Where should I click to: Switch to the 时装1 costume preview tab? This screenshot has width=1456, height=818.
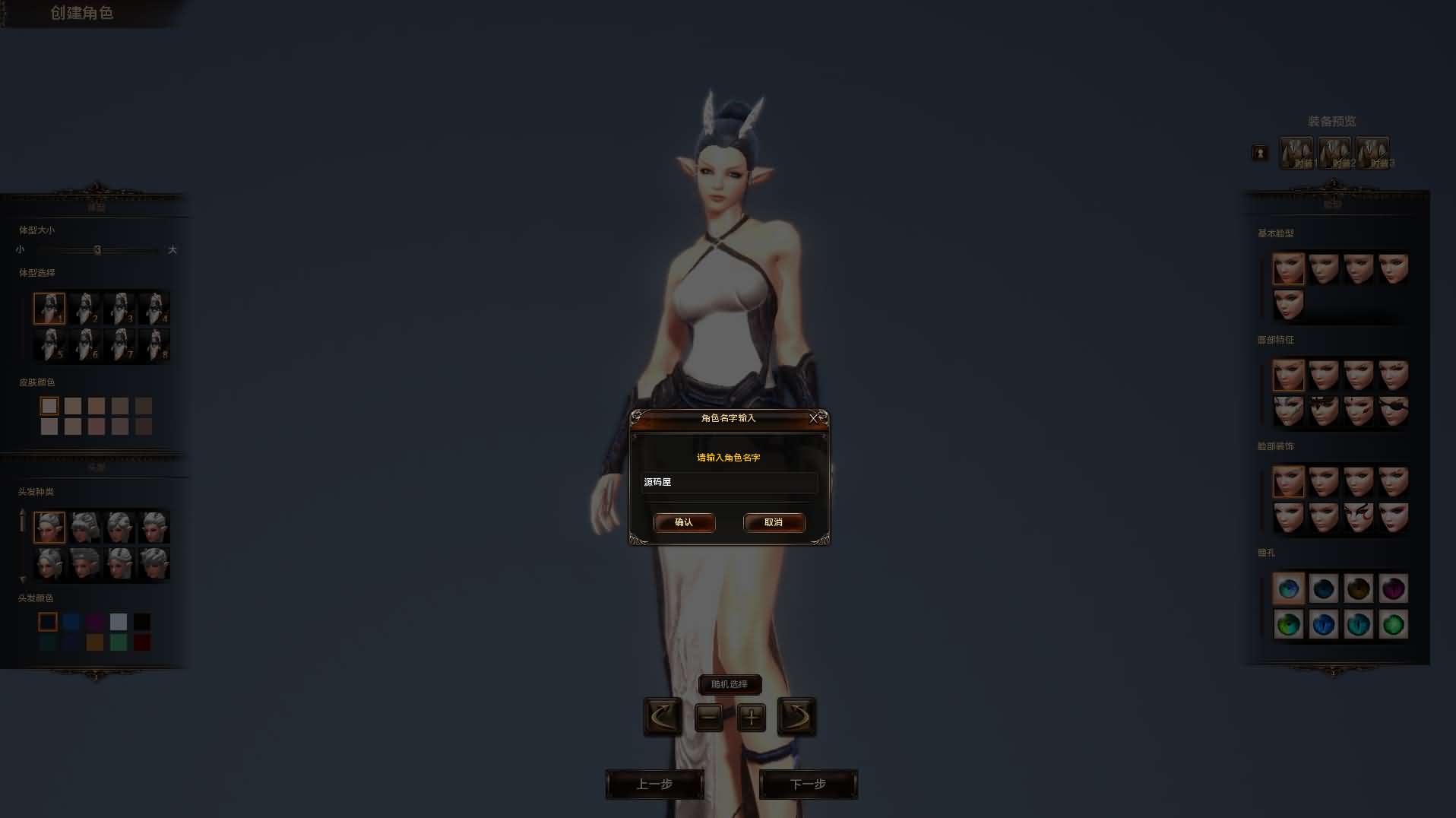(x=1297, y=152)
